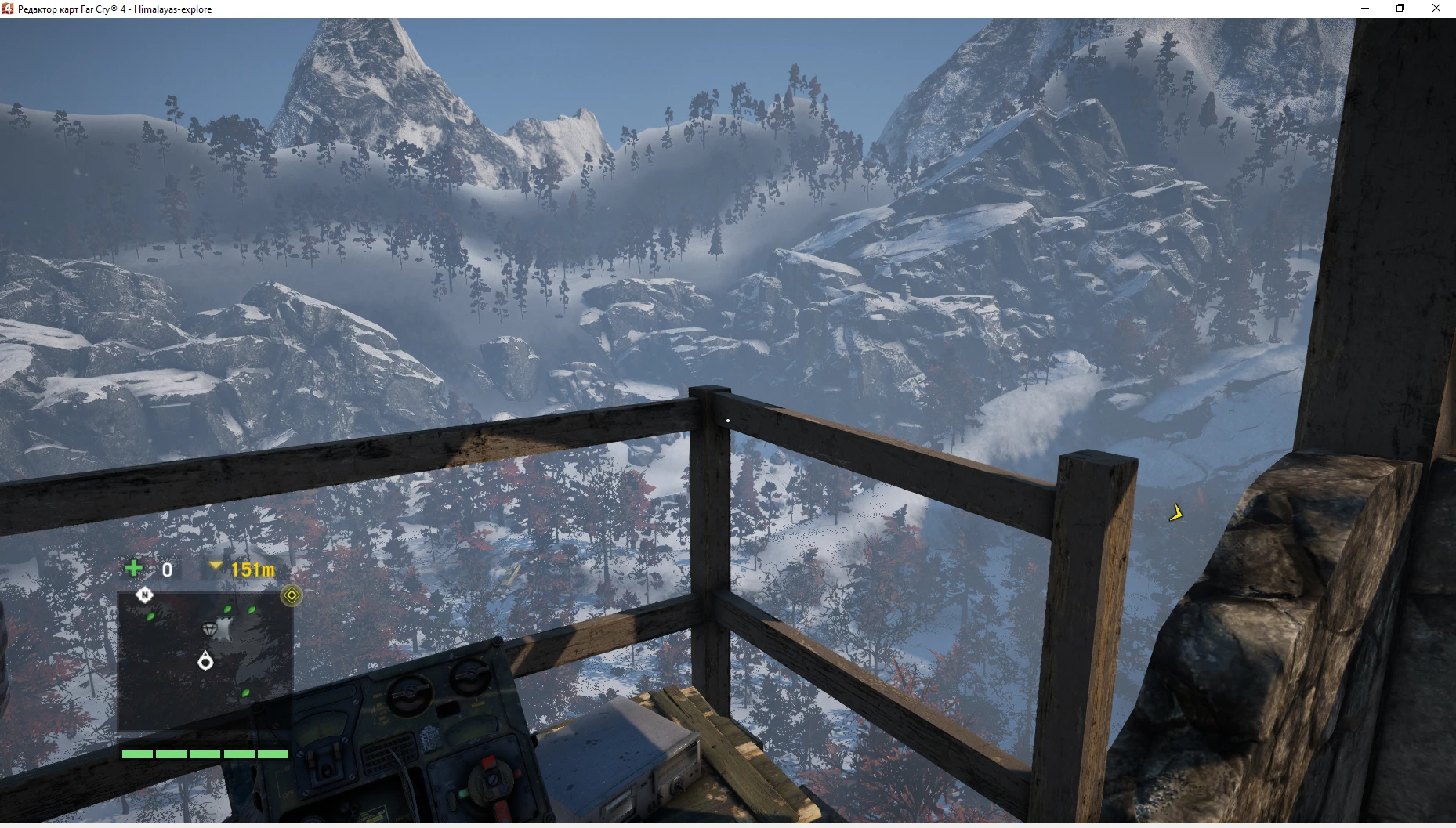Click the Far Cry 4 icon in the title bar
This screenshot has height=828, width=1456.
point(7,9)
